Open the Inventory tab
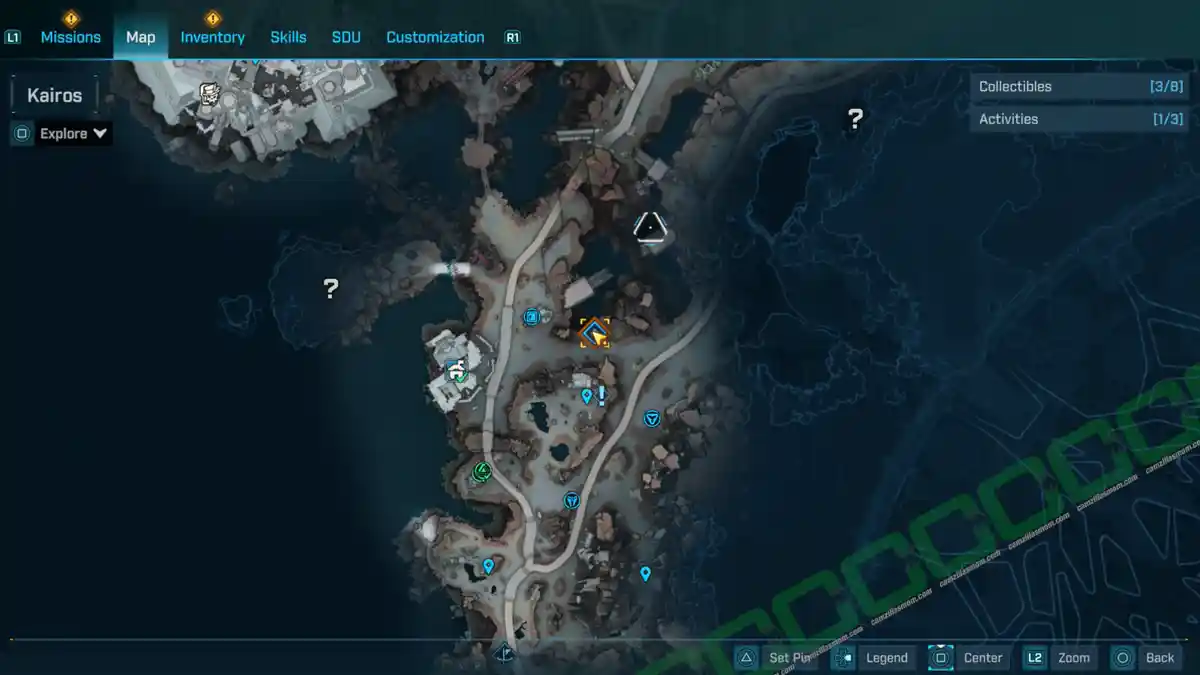 click(x=212, y=37)
